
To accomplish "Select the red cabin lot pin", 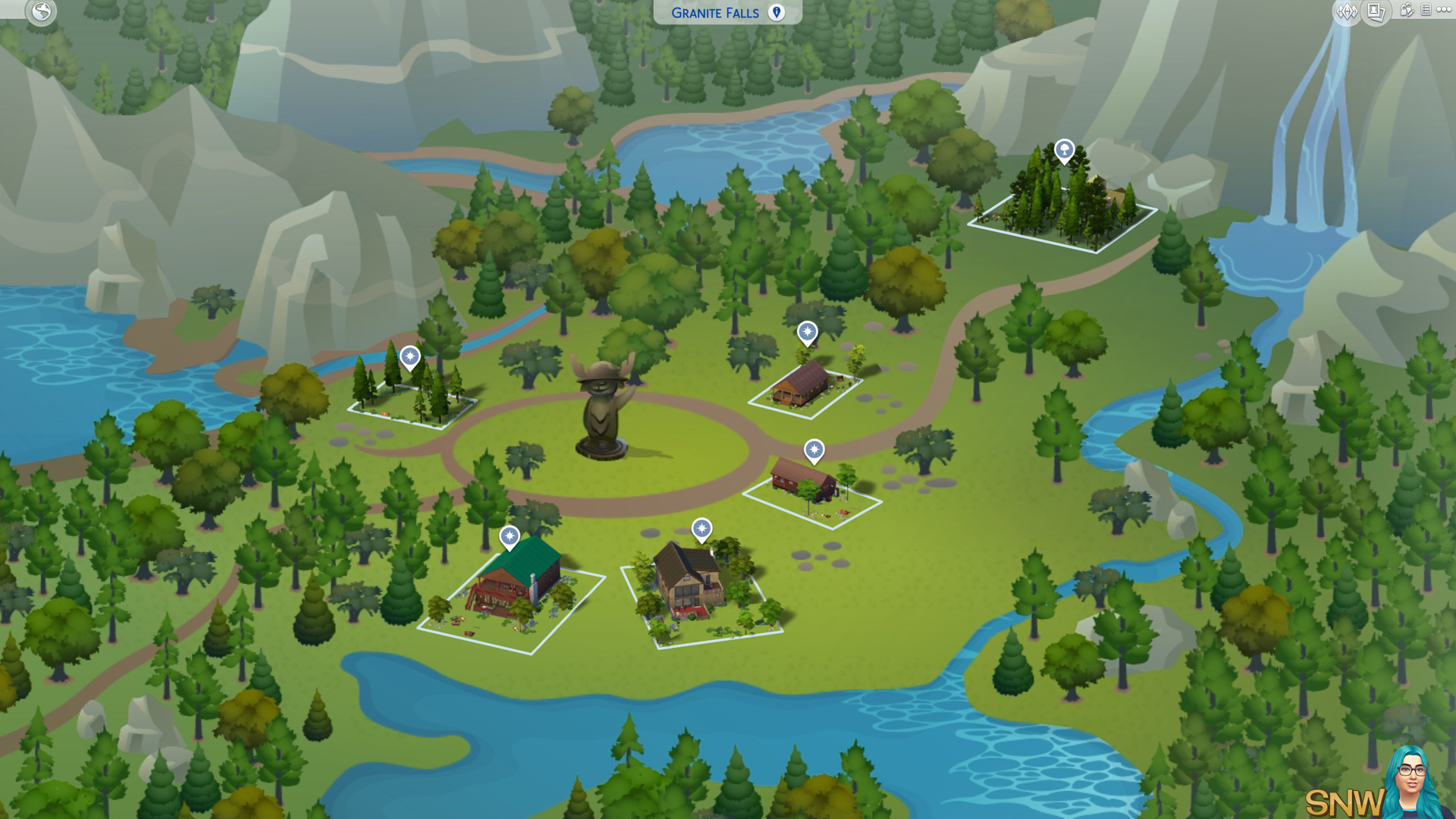I will [814, 450].
